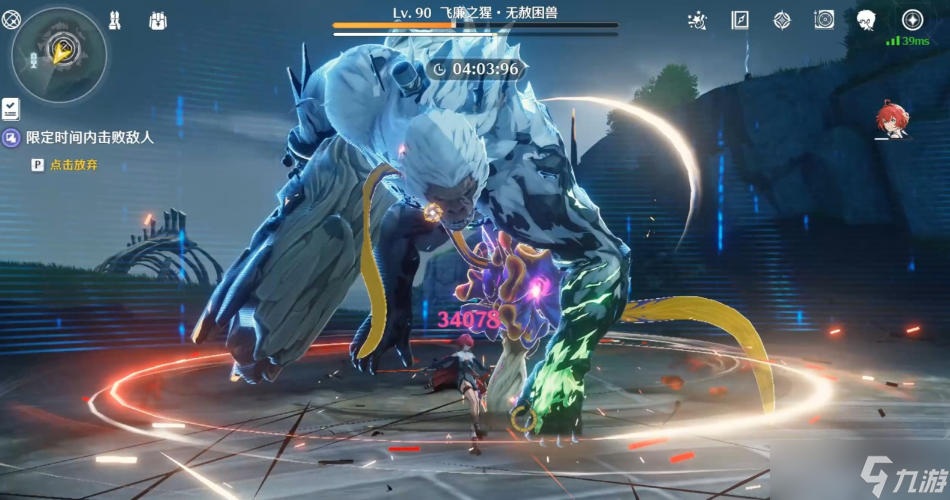950x500 pixels.
Task: Open the events sparkle icon
Action: pyautogui.click(x=699, y=20)
